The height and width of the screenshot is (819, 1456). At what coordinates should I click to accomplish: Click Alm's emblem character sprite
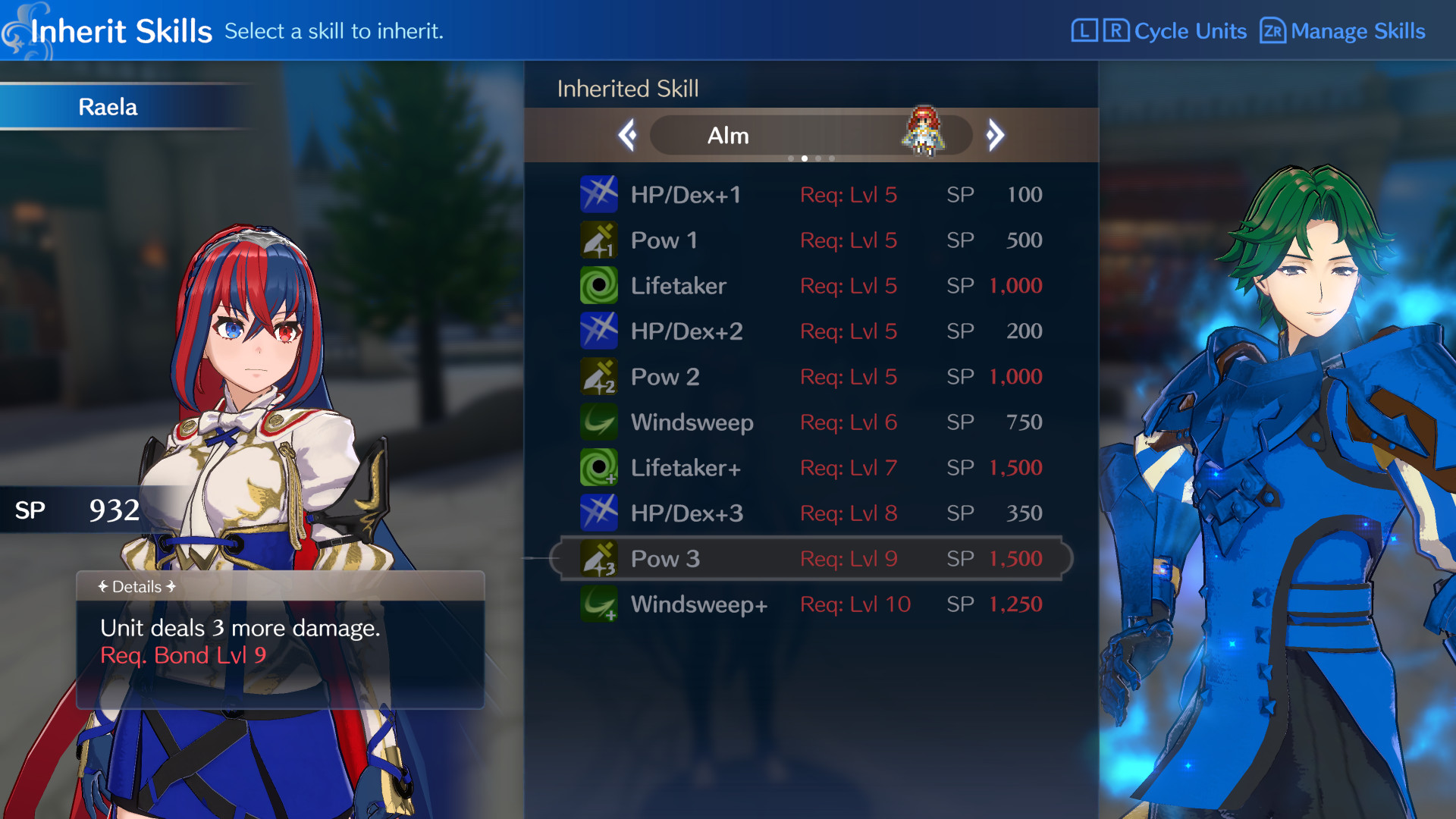923,130
